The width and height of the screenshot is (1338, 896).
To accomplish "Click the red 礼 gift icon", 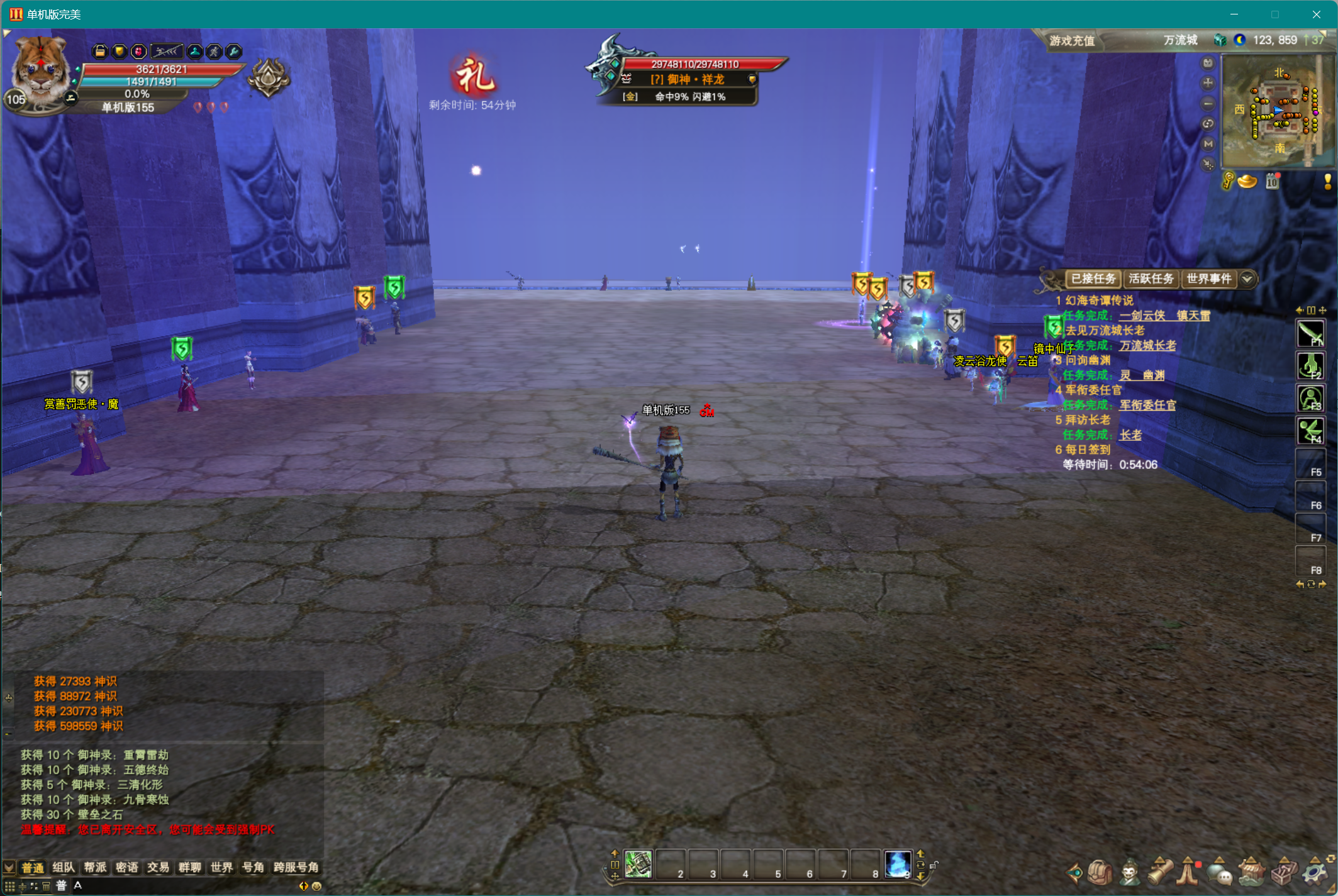I will (x=474, y=77).
